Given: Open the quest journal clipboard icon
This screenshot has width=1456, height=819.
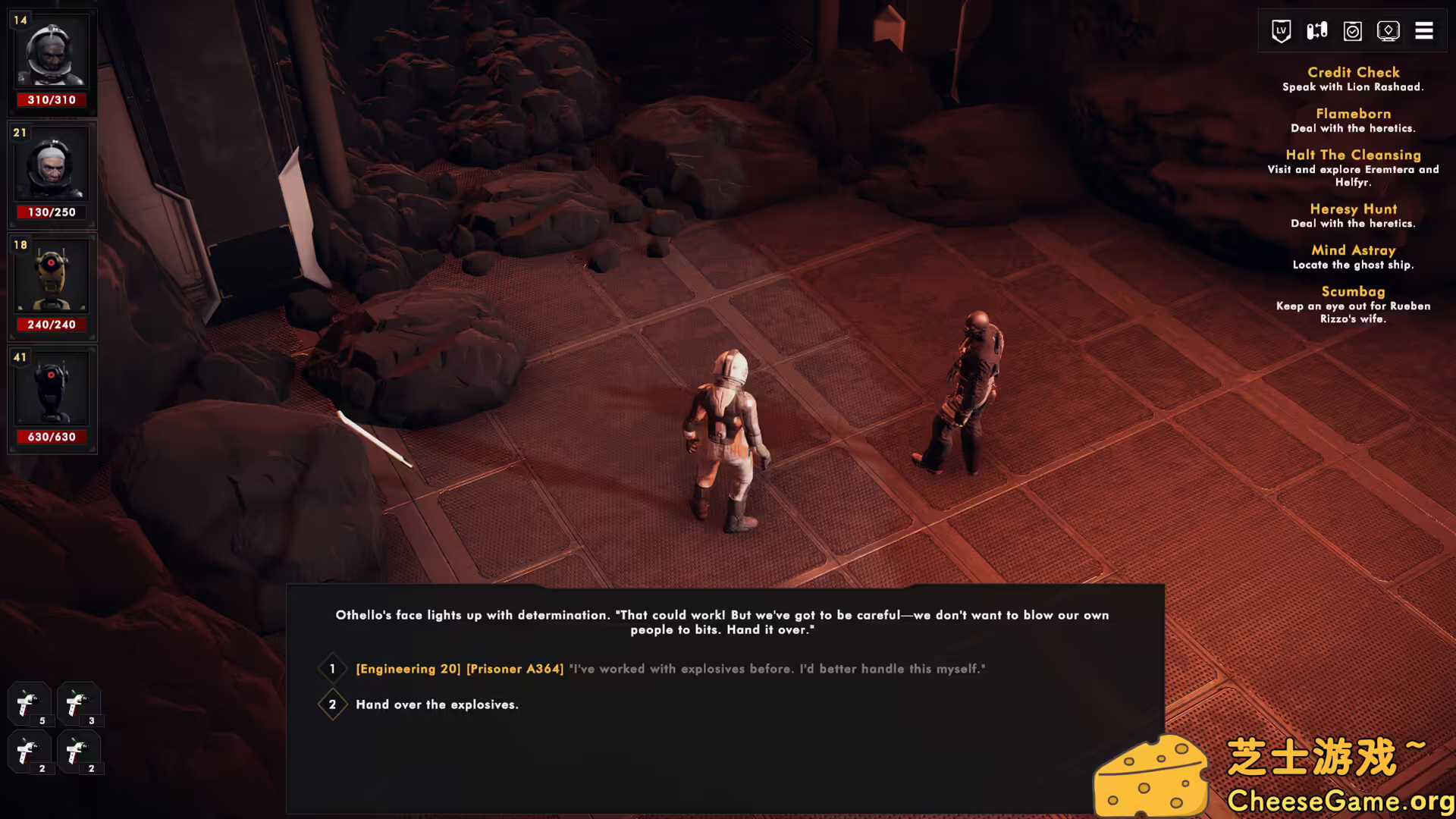Looking at the screenshot, I should pyautogui.click(x=1352, y=30).
